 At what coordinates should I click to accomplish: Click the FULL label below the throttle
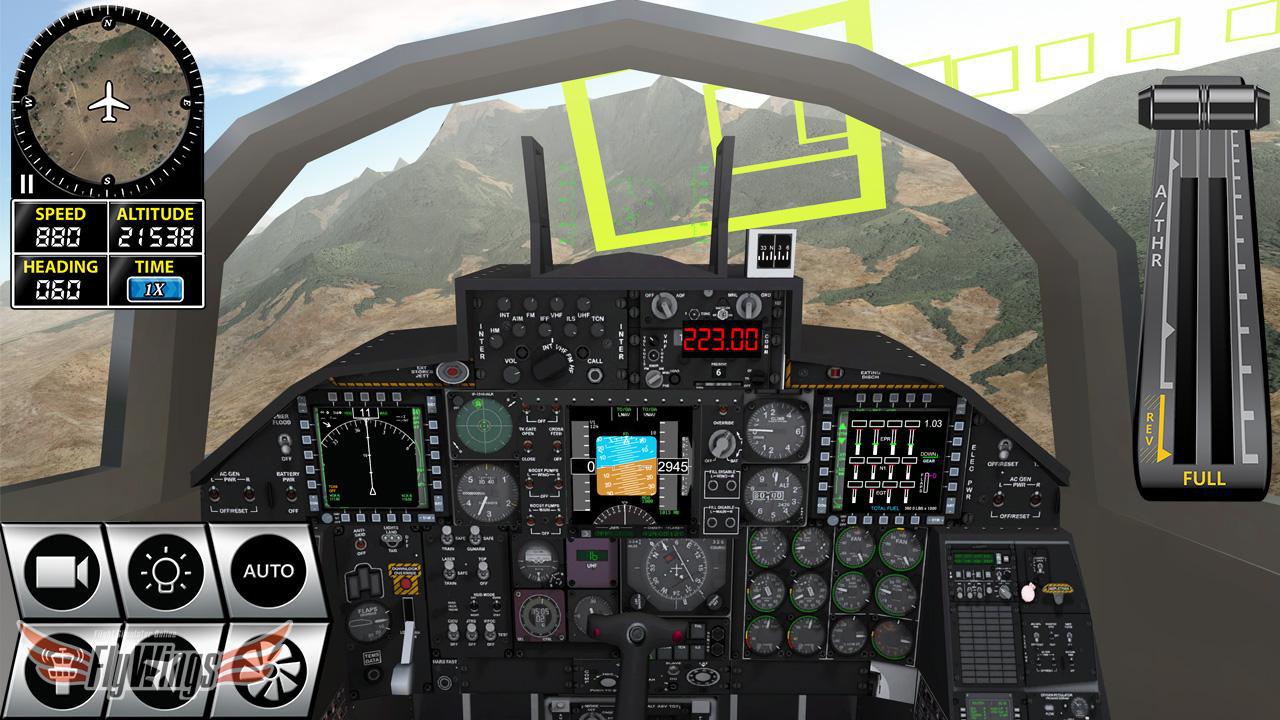[x=1203, y=479]
